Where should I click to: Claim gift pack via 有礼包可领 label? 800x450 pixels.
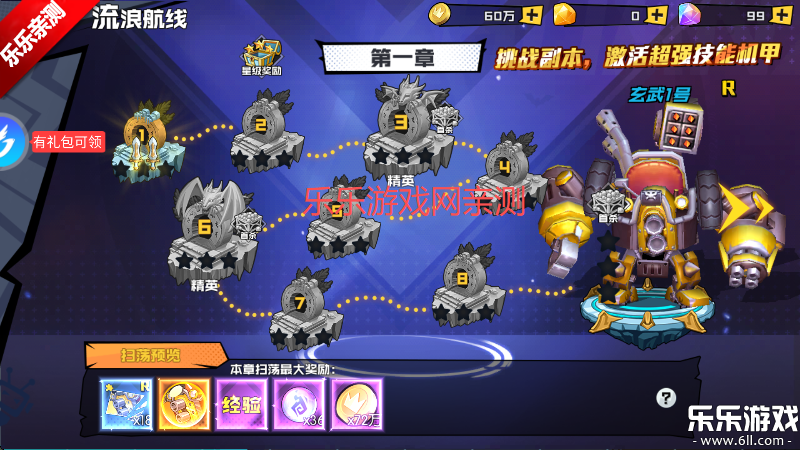pyautogui.click(x=68, y=141)
